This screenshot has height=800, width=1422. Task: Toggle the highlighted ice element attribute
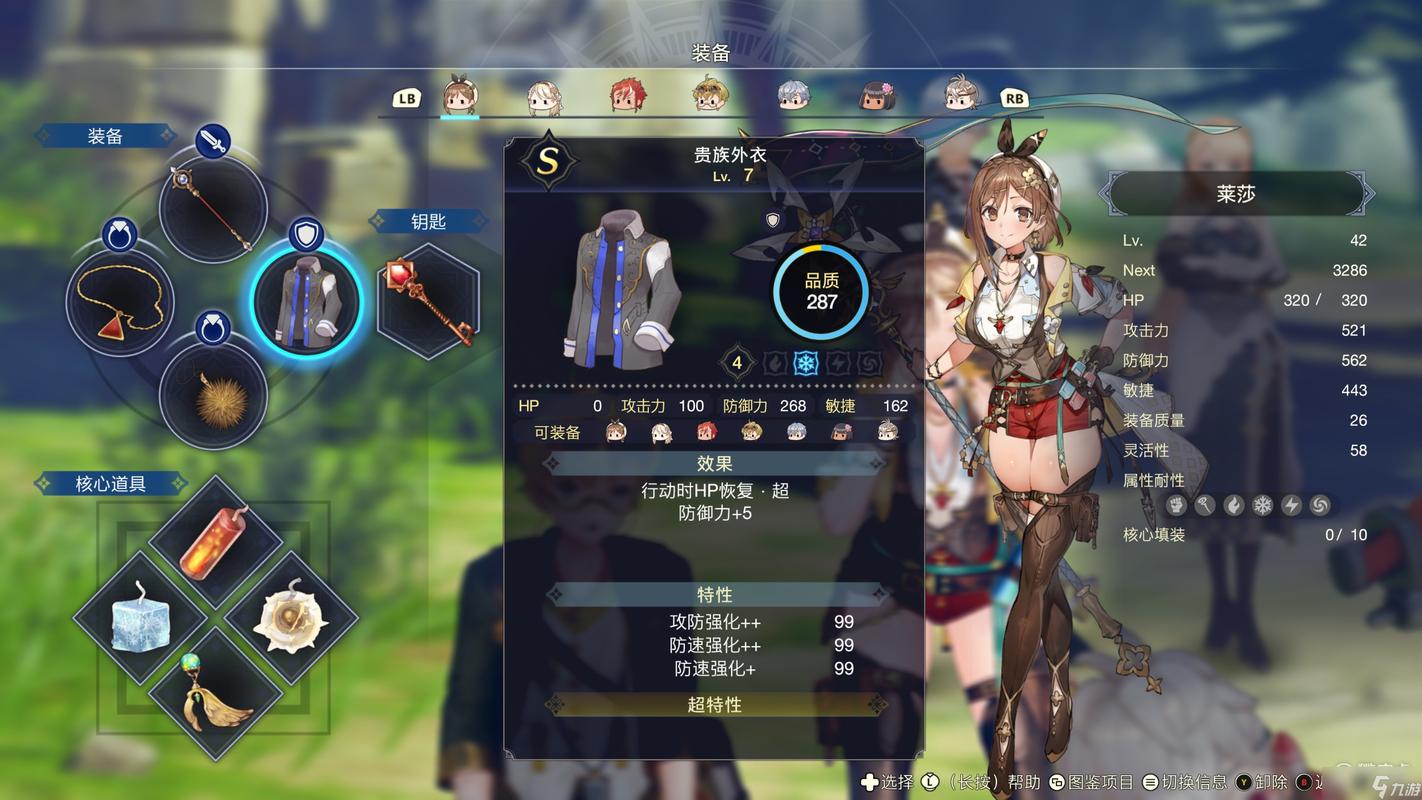(x=806, y=363)
